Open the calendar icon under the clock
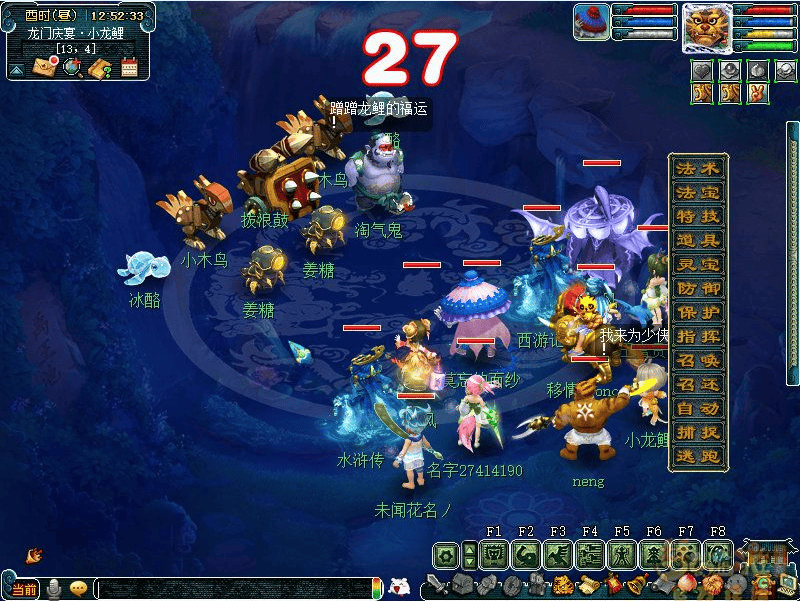The width and height of the screenshot is (800, 601). coord(128,67)
